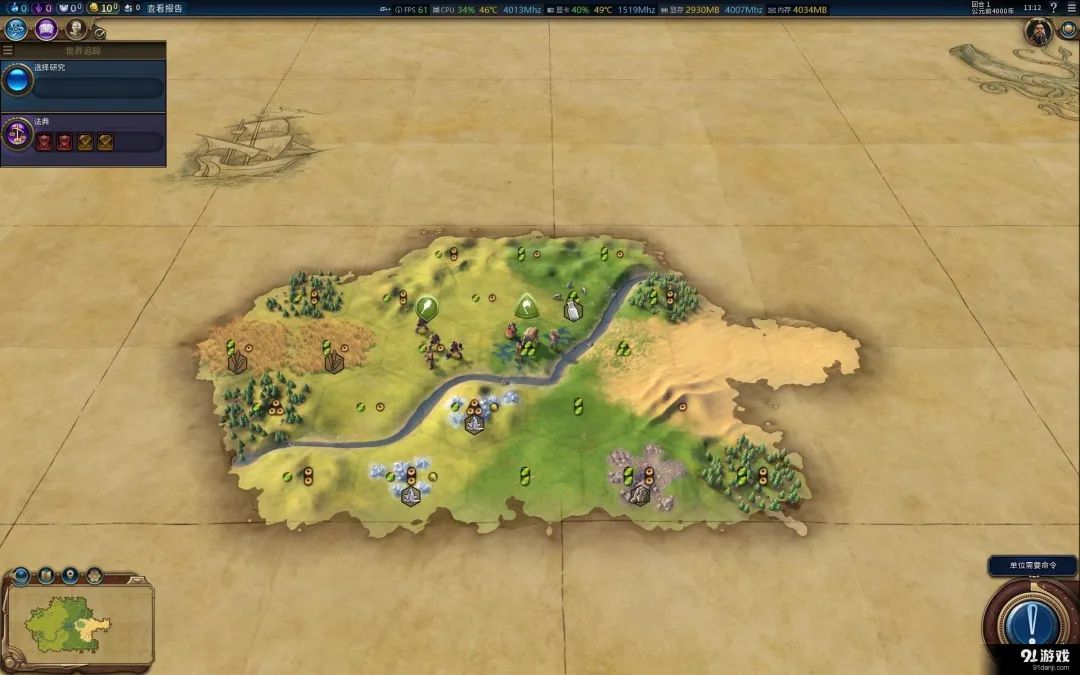Open the Civilopedia question mark
This screenshot has width=1080, height=675.
[x=1053, y=8]
